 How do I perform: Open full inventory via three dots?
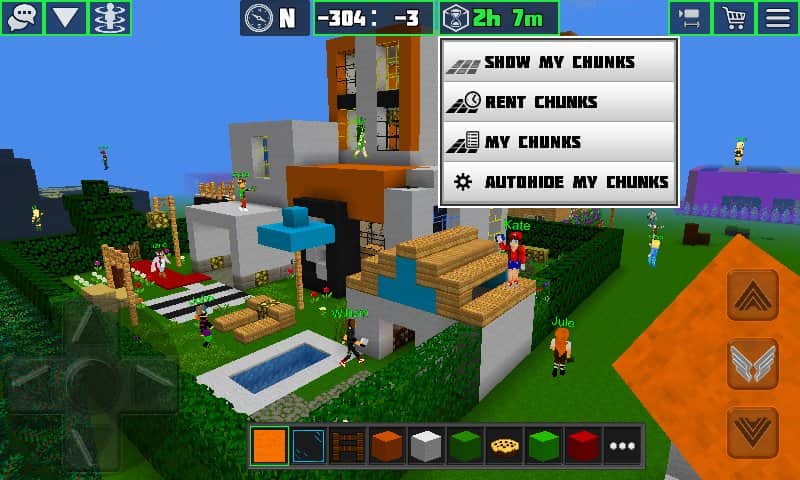[621, 446]
